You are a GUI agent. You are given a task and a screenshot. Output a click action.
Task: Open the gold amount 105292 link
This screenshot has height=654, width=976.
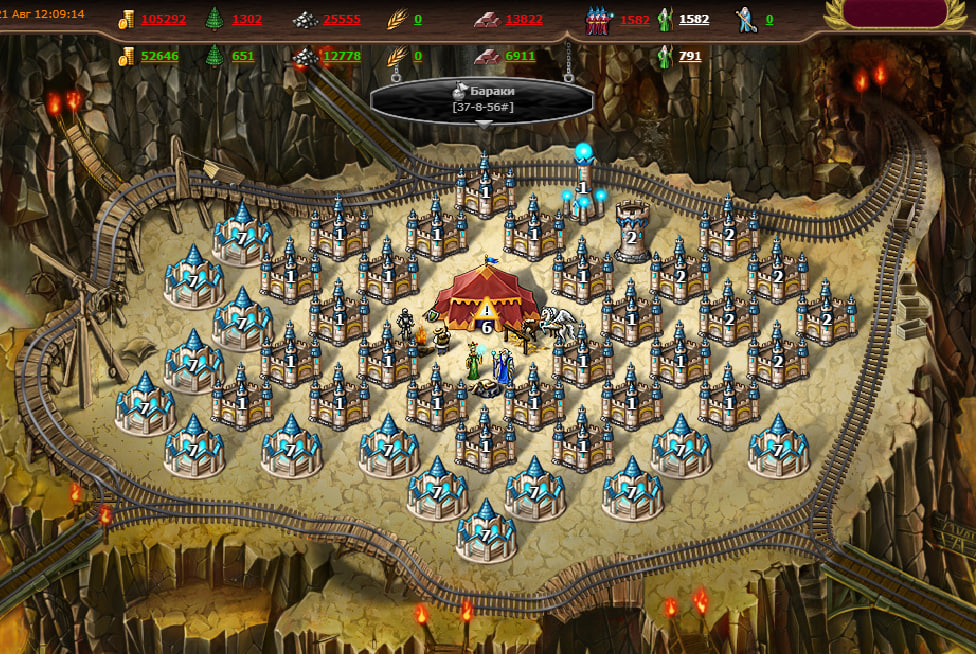(x=163, y=19)
